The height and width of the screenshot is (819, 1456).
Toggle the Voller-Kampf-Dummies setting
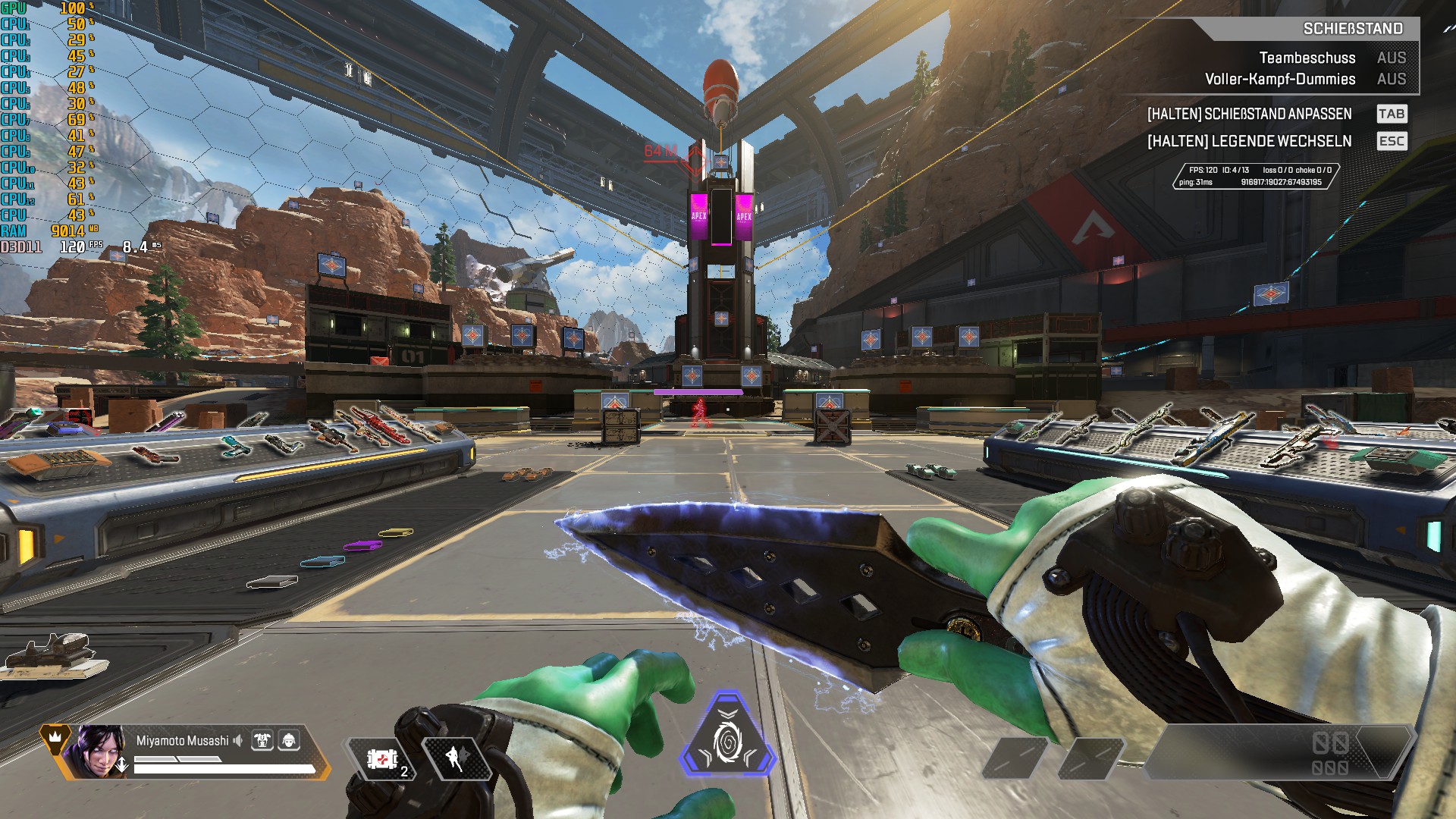pos(1391,79)
